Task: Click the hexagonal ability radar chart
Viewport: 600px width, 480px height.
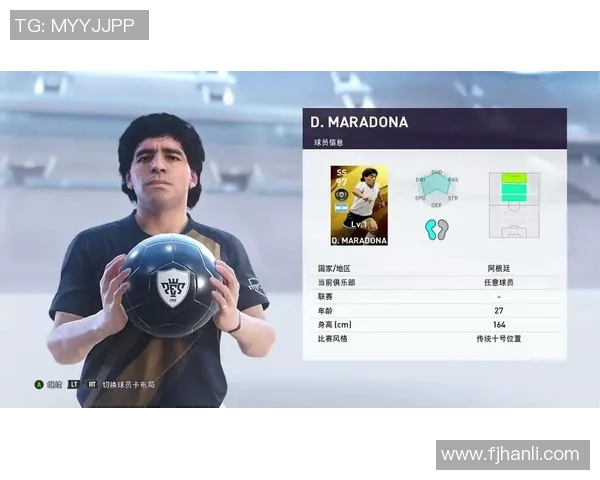Action: (437, 188)
